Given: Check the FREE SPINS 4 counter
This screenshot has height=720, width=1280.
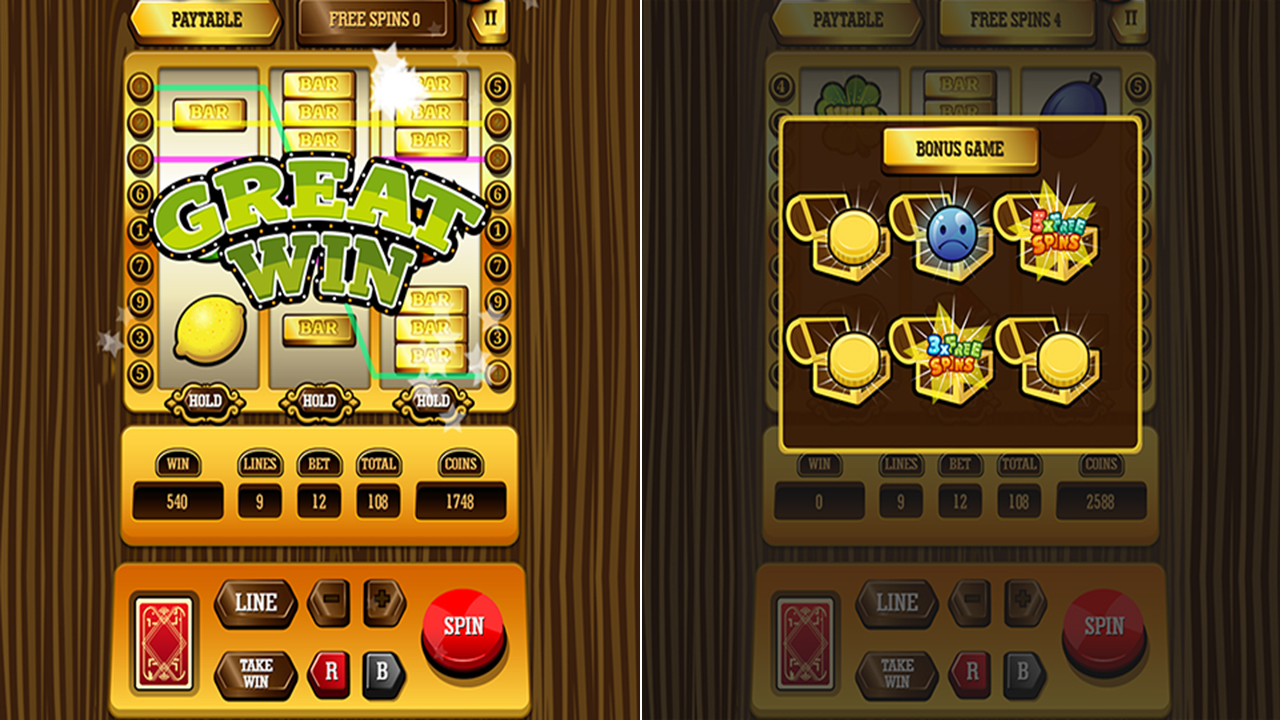Looking at the screenshot, I should tap(1016, 18).
